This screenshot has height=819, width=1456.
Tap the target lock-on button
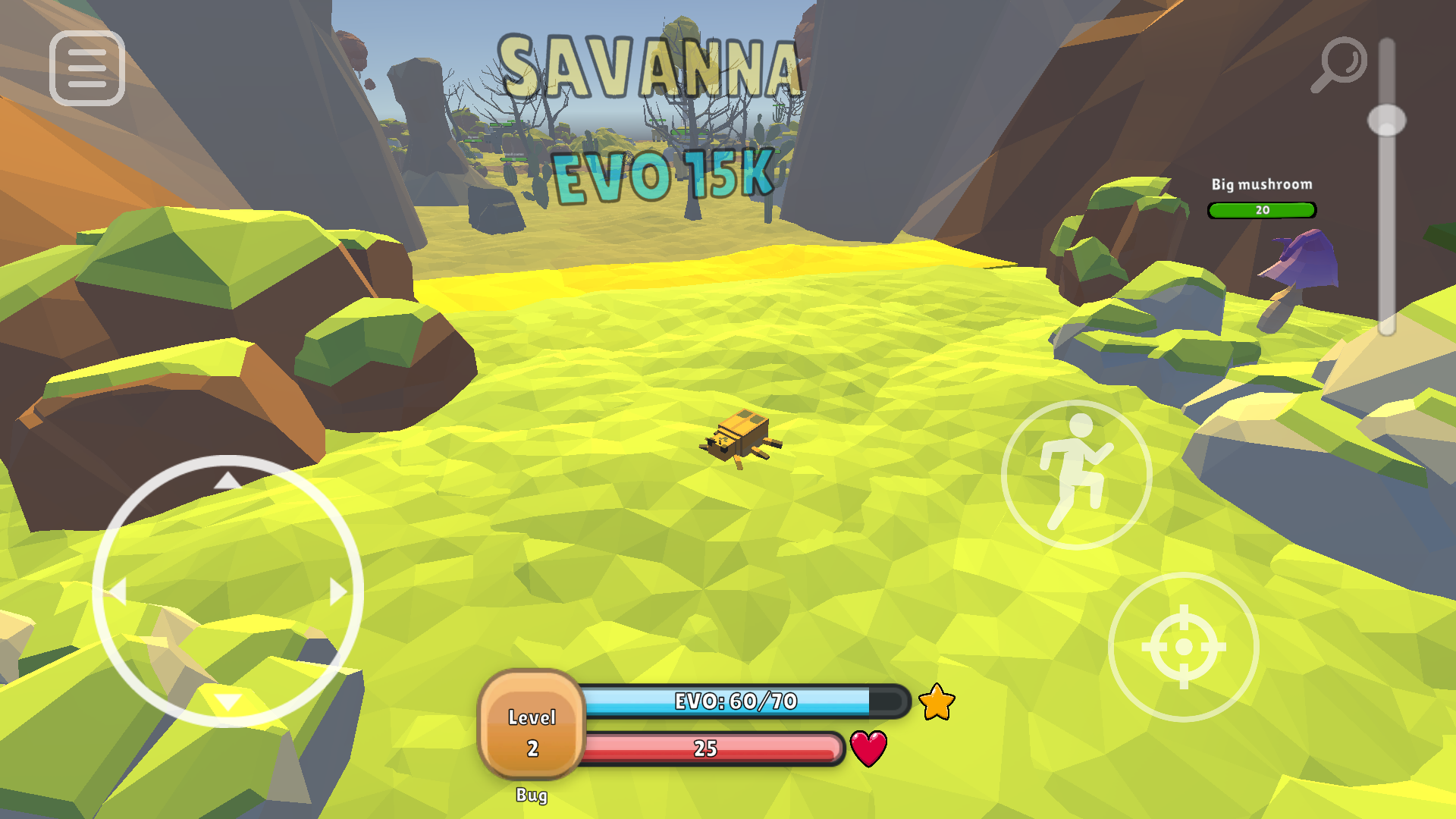(1181, 645)
